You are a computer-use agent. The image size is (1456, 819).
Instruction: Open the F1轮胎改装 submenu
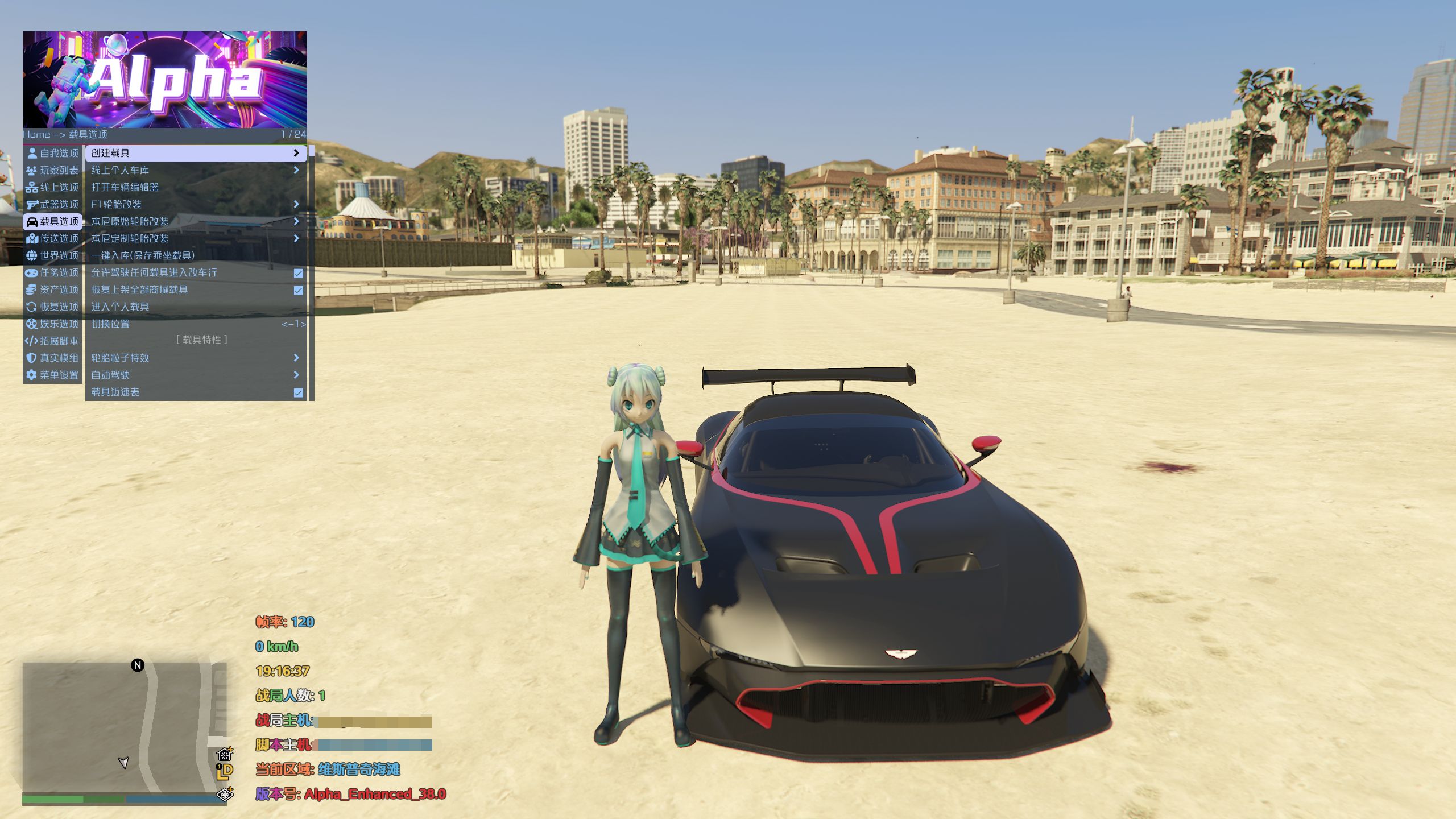(x=195, y=204)
